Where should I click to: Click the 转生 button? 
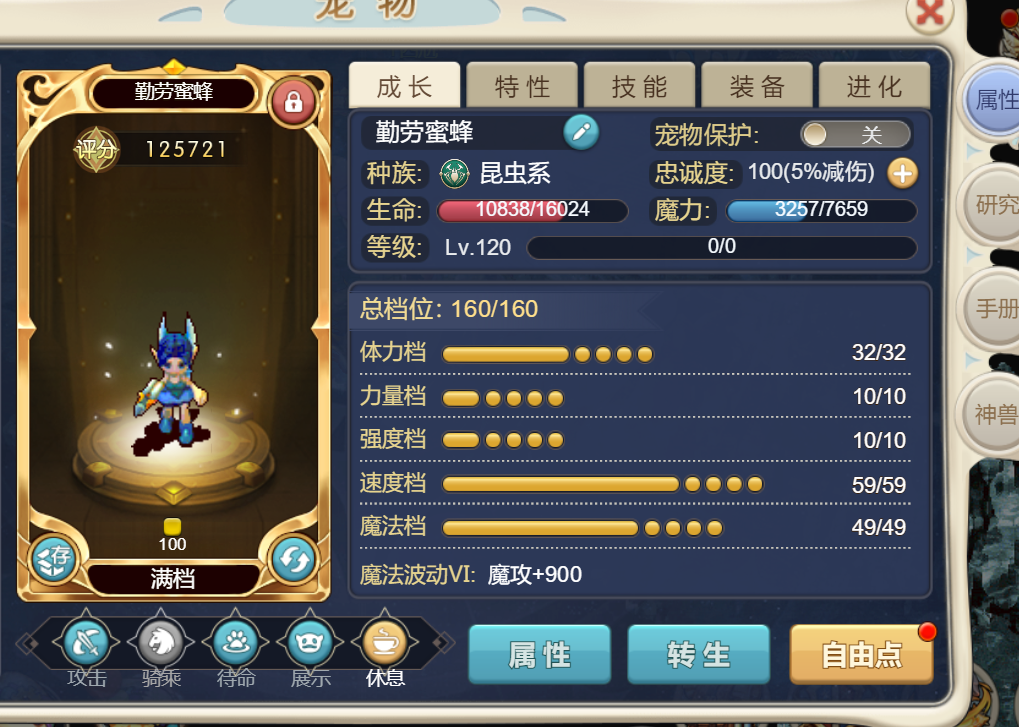[x=699, y=655]
